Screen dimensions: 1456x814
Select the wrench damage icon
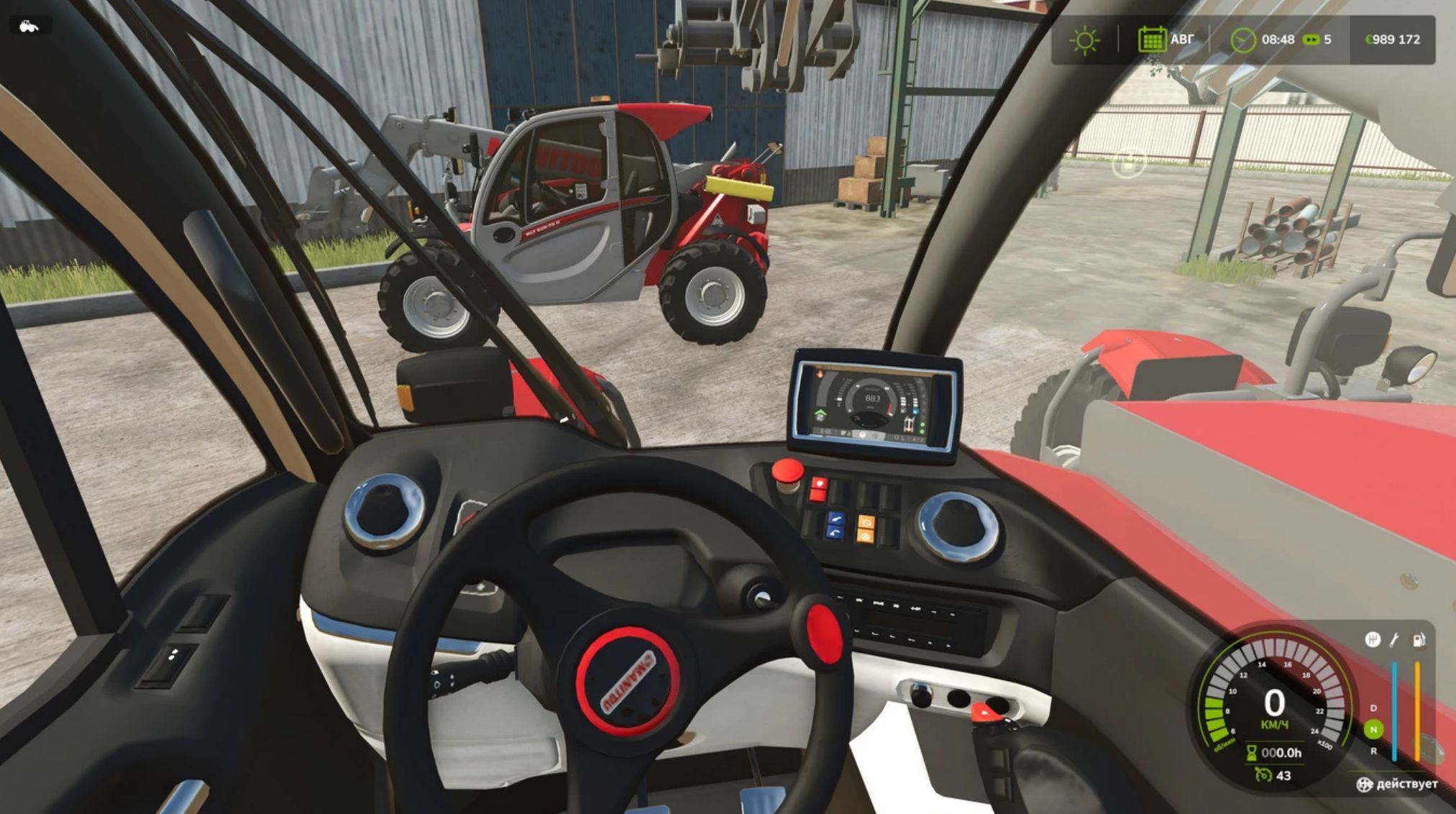1394,639
